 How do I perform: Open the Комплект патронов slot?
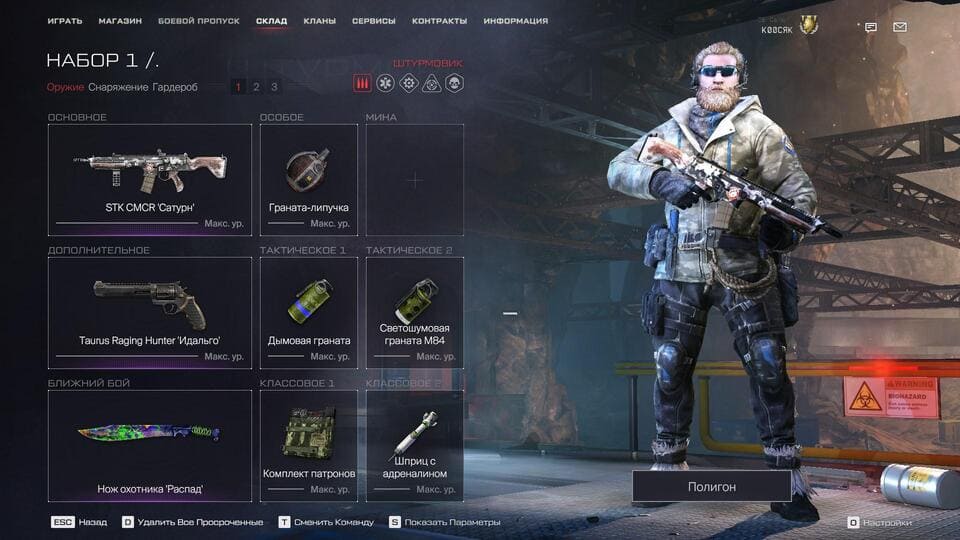309,445
